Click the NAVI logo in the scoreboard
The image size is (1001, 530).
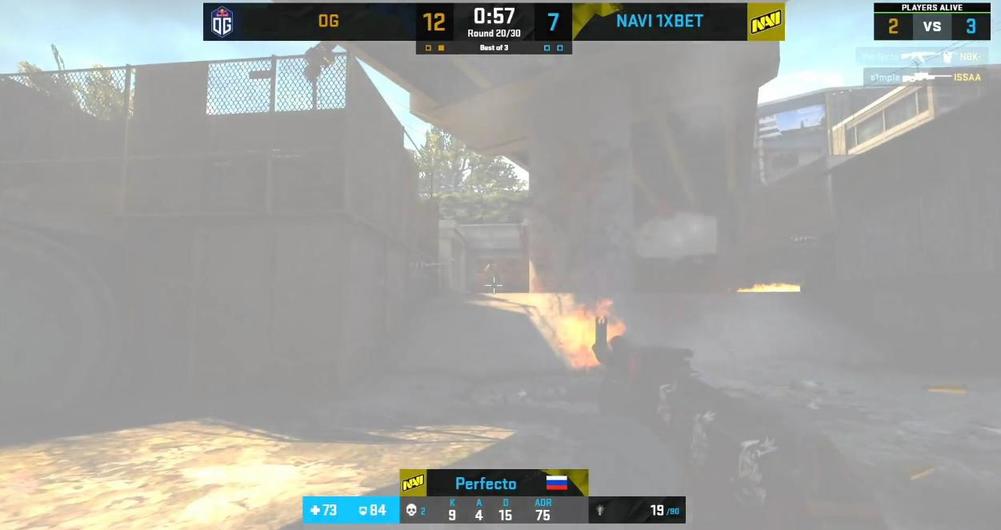[x=765, y=21]
